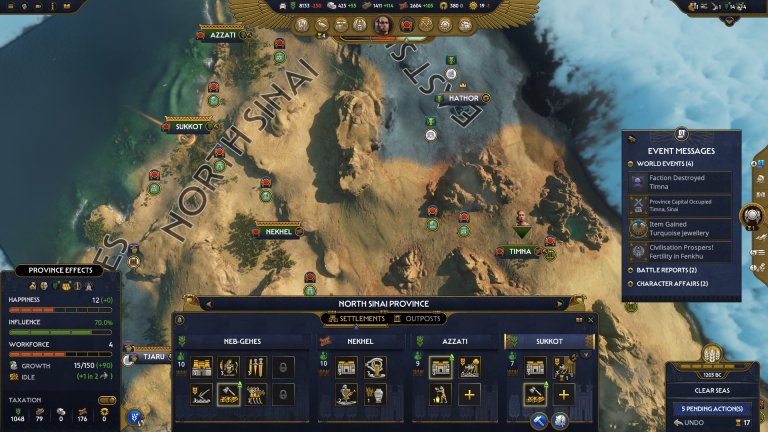Screen dimensions: 768x432
Task: Select the Settlements tab
Action: coord(353,319)
